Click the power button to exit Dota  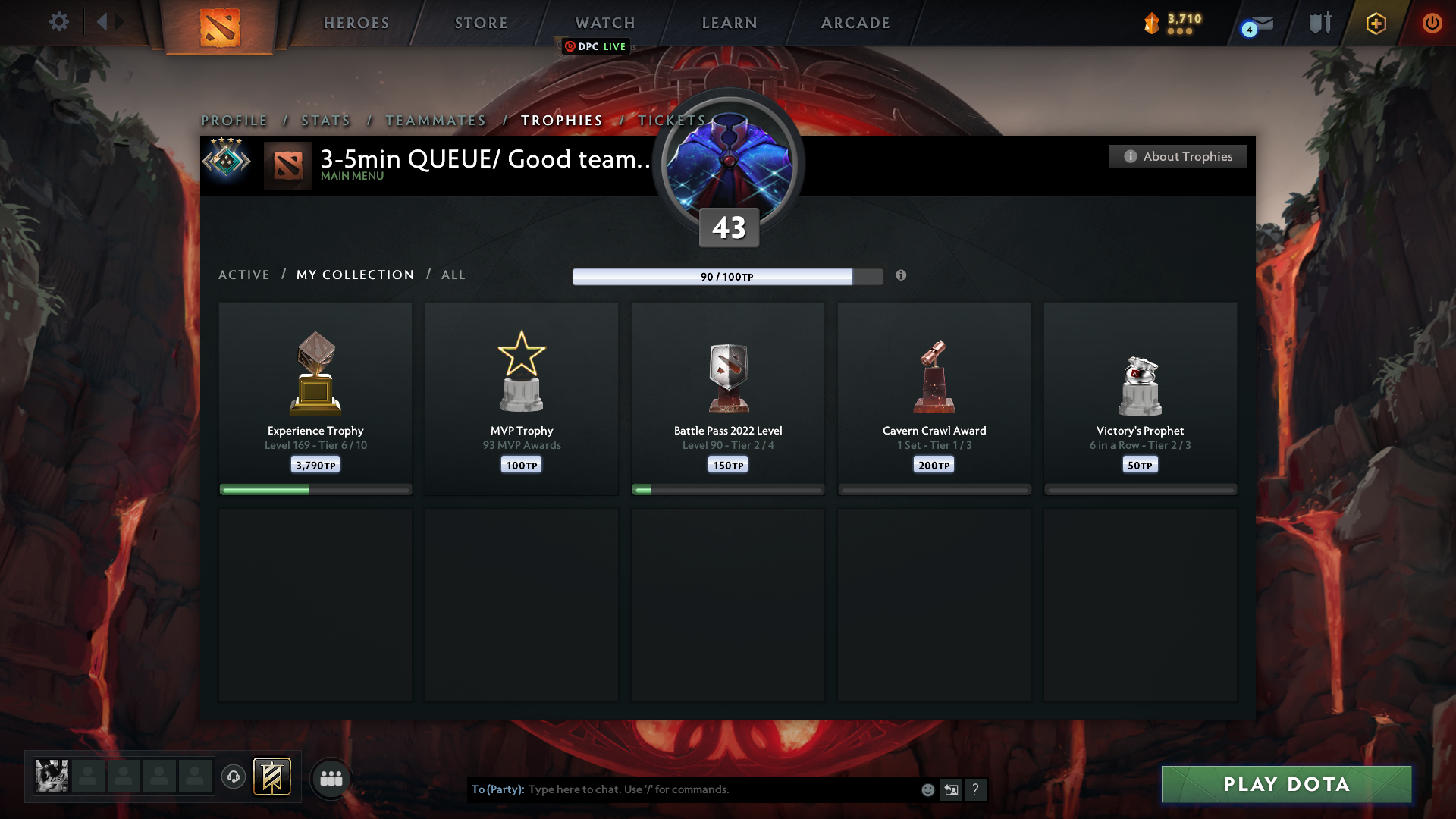coord(1432,23)
